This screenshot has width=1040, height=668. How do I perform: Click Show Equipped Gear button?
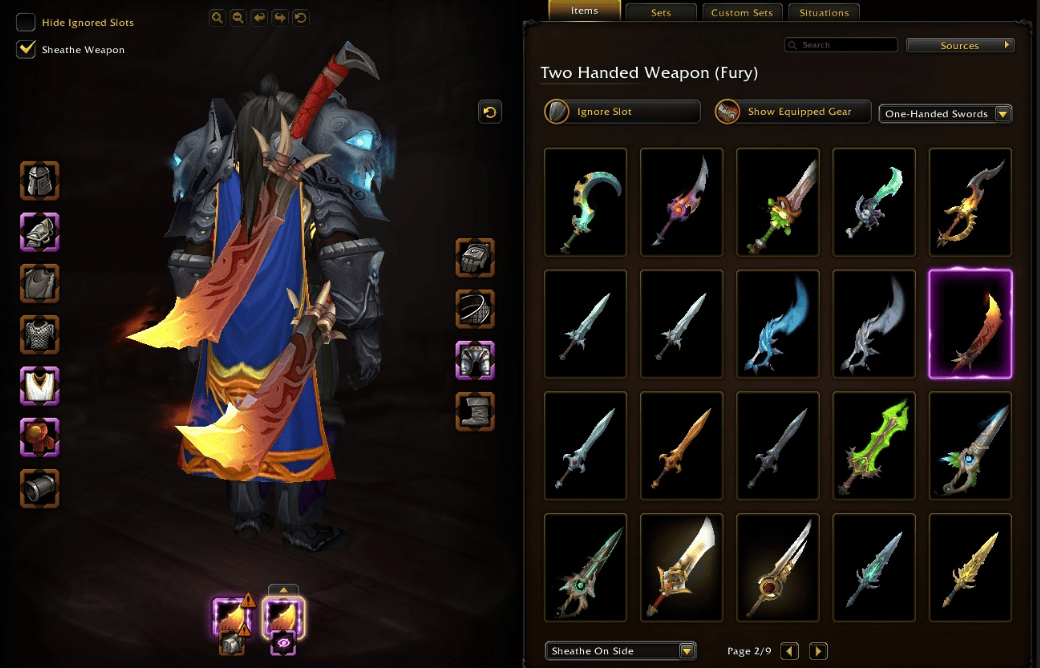(793, 111)
